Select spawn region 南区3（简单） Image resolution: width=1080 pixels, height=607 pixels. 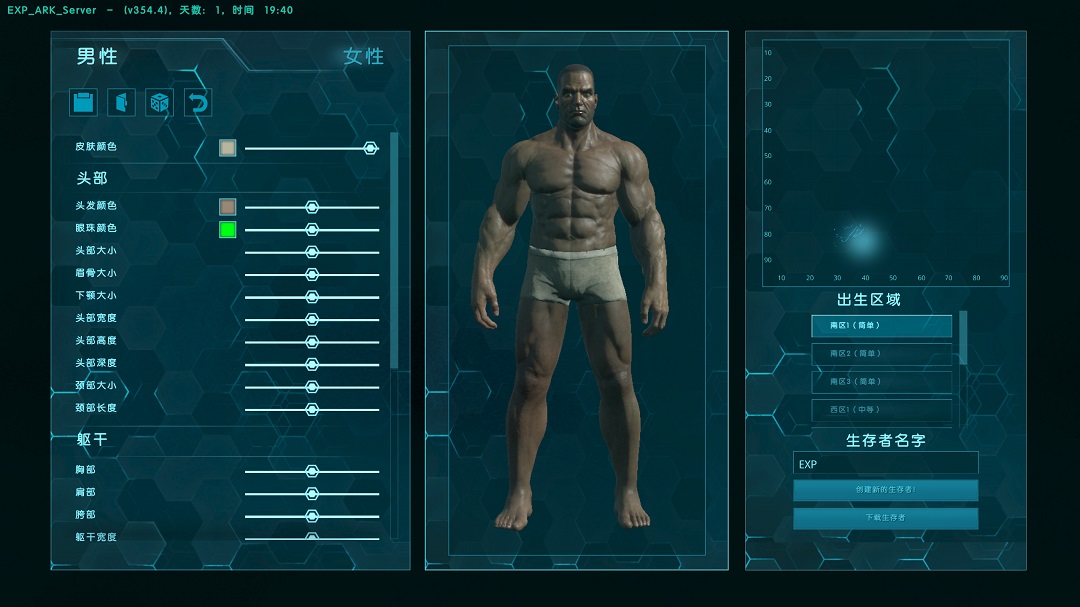point(881,382)
